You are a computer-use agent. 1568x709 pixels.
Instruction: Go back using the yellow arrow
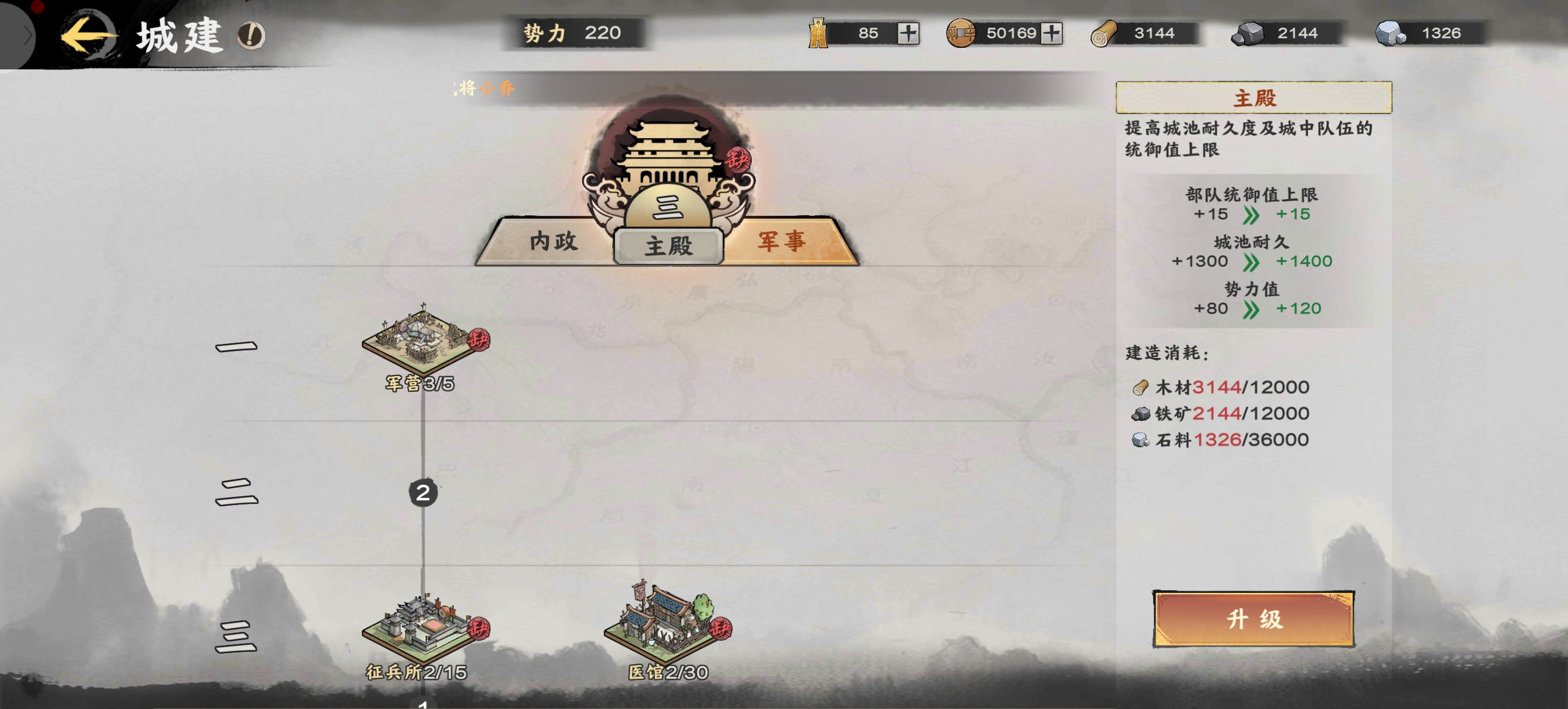88,36
